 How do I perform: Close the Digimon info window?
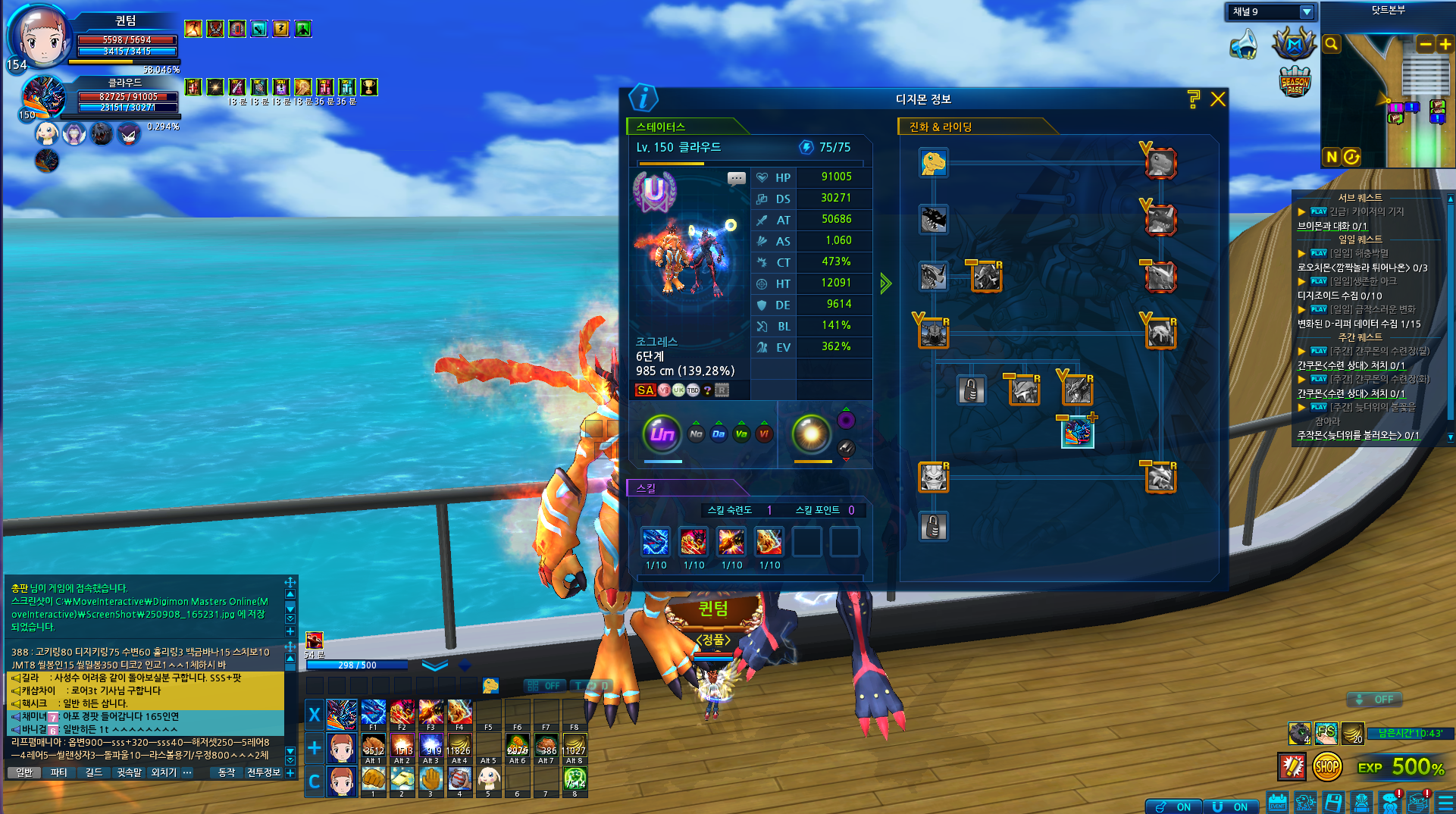pos(1217,99)
